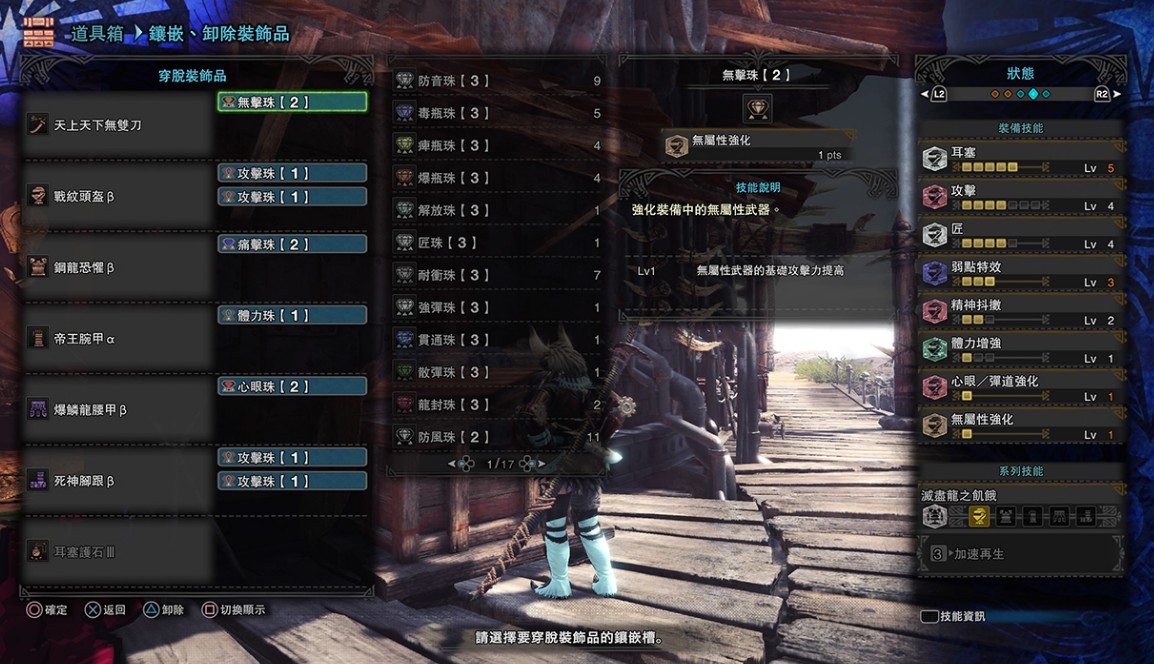1154x664 pixels.
Task: Select the 精神抖擻 skill entry
Action: click(1020, 312)
